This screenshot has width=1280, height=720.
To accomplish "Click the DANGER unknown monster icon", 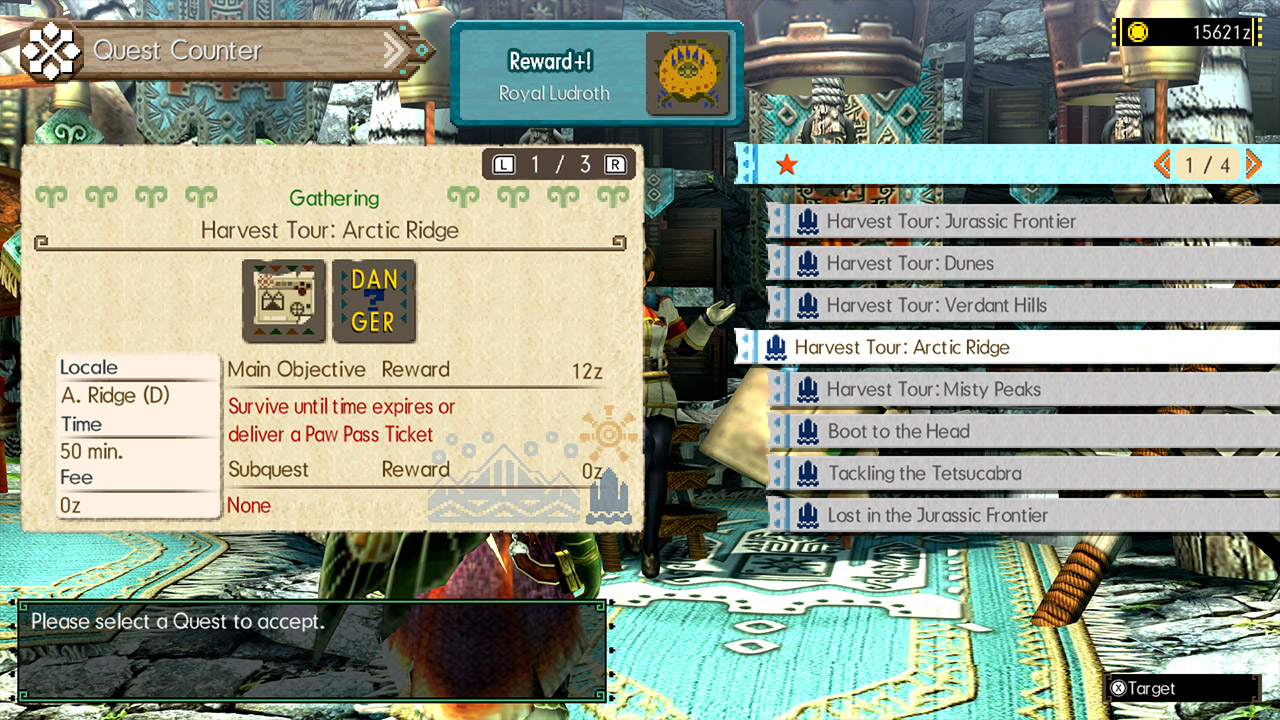I will click(374, 301).
